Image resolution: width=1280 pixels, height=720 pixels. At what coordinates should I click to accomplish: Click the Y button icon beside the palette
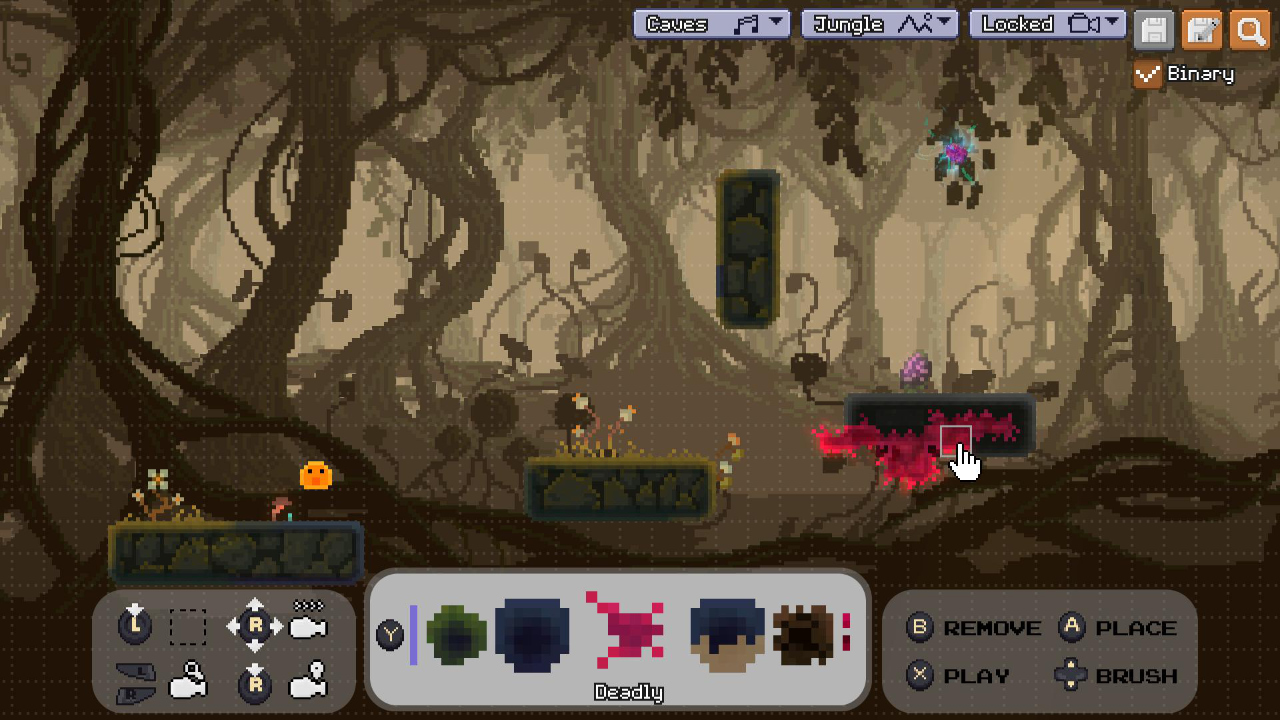pos(390,633)
